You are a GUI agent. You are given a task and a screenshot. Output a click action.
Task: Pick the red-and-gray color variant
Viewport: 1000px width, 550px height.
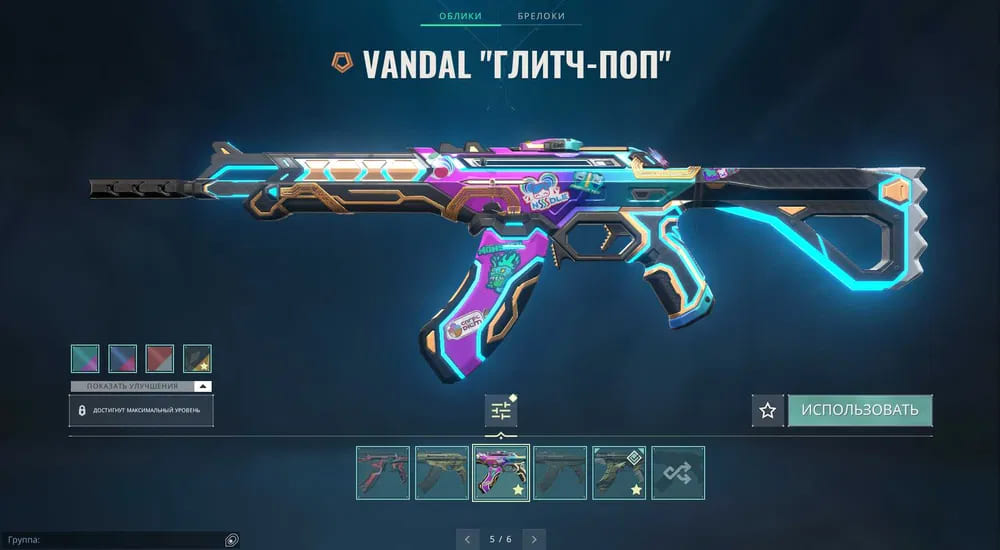[x=160, y=358]
